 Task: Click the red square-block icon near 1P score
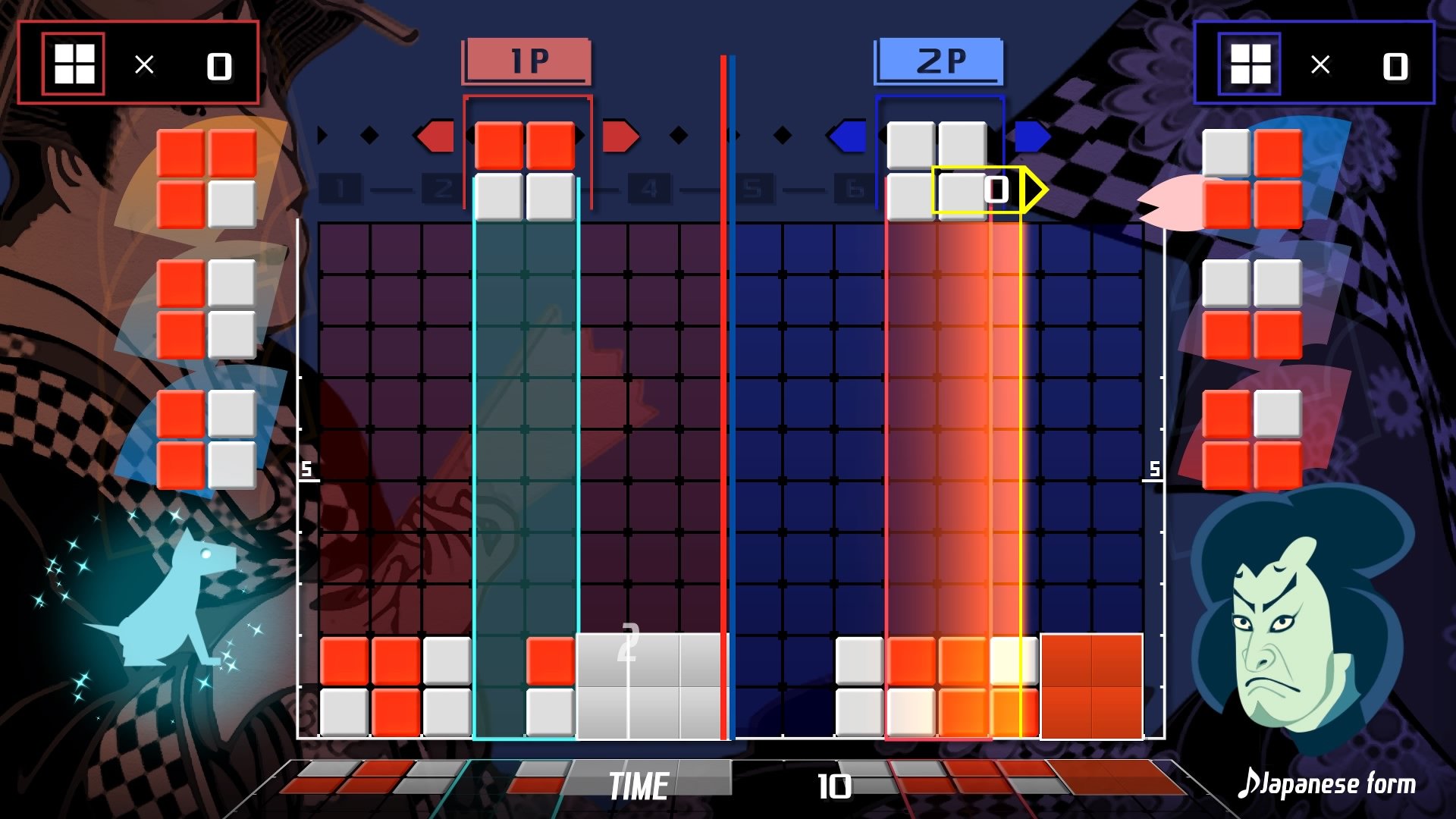pyautogui.click(x=73, y=64)
